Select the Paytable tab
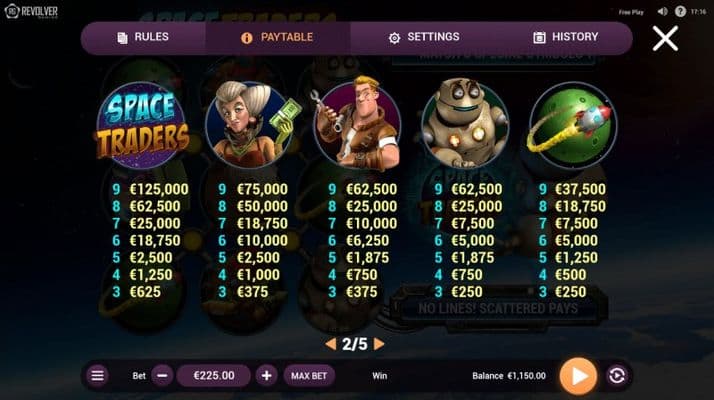This screenshot has width=714, height=400. click(277, 37)
